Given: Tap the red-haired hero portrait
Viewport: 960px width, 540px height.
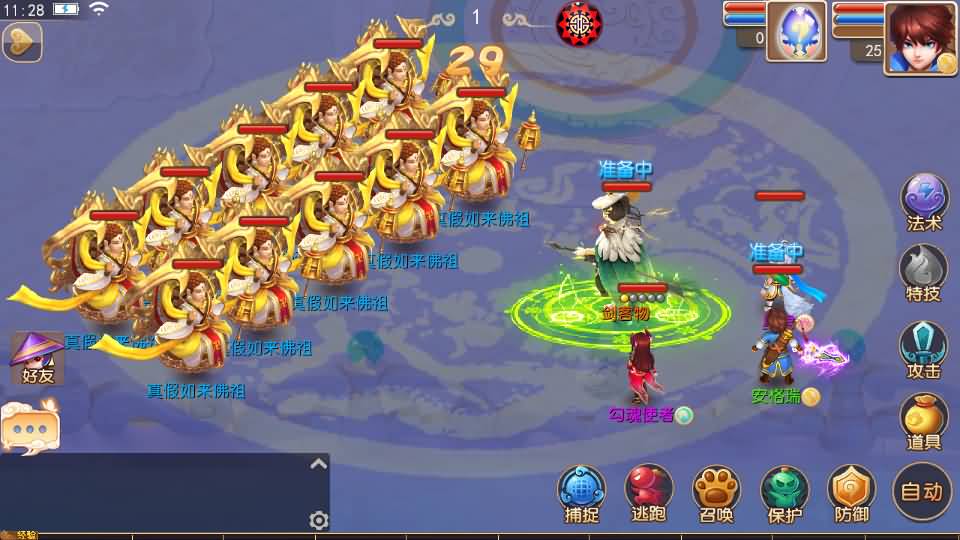Looking at the screenshot, I should pos(918,36).
